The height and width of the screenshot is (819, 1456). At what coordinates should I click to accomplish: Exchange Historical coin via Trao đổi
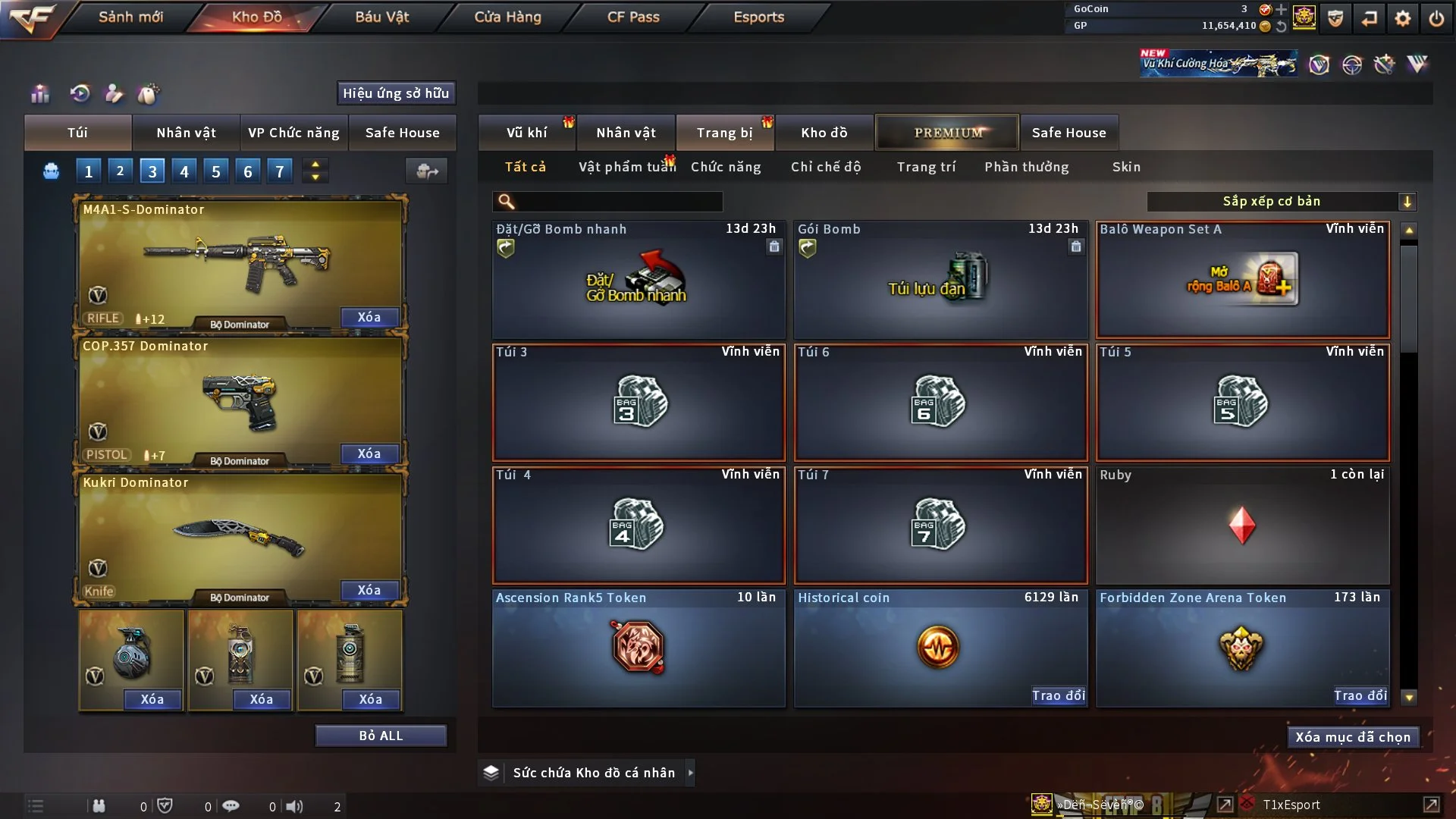(x=1058, y=695)
